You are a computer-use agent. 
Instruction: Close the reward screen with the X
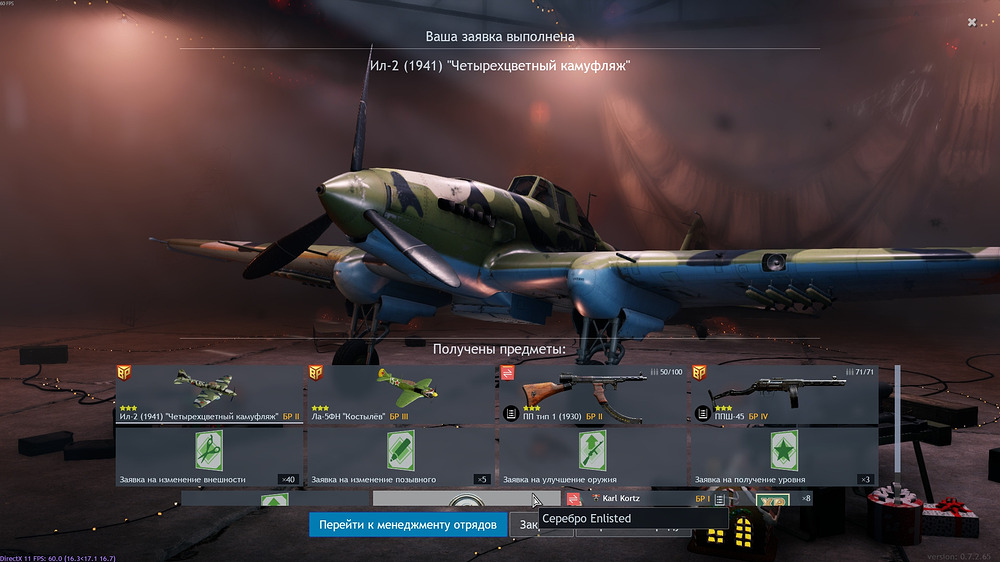(972, 22)
